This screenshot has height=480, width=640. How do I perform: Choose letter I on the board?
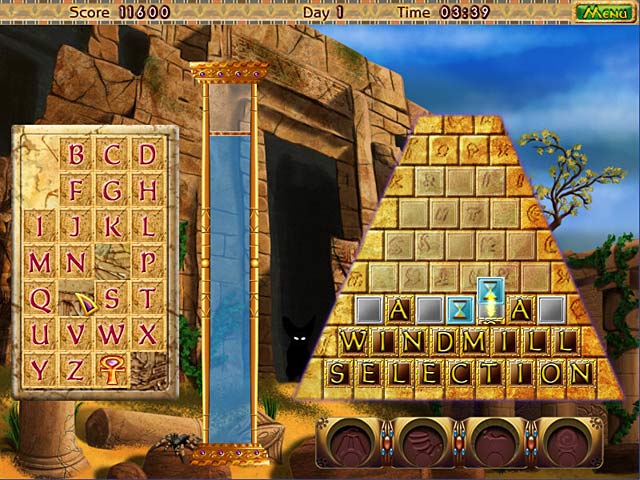tap(40, 226)
